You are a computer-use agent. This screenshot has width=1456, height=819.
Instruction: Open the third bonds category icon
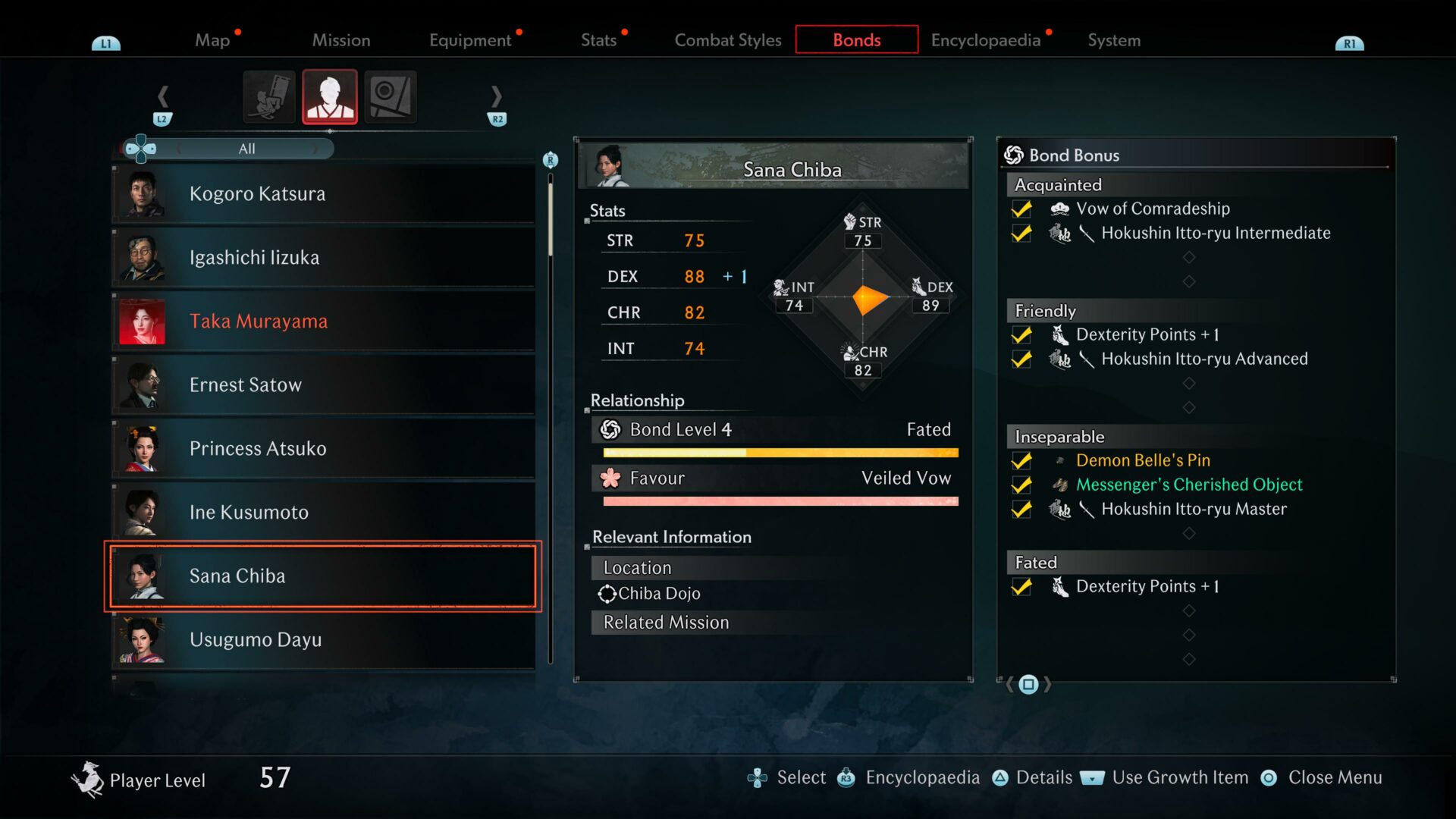click(x=391, y=96)
